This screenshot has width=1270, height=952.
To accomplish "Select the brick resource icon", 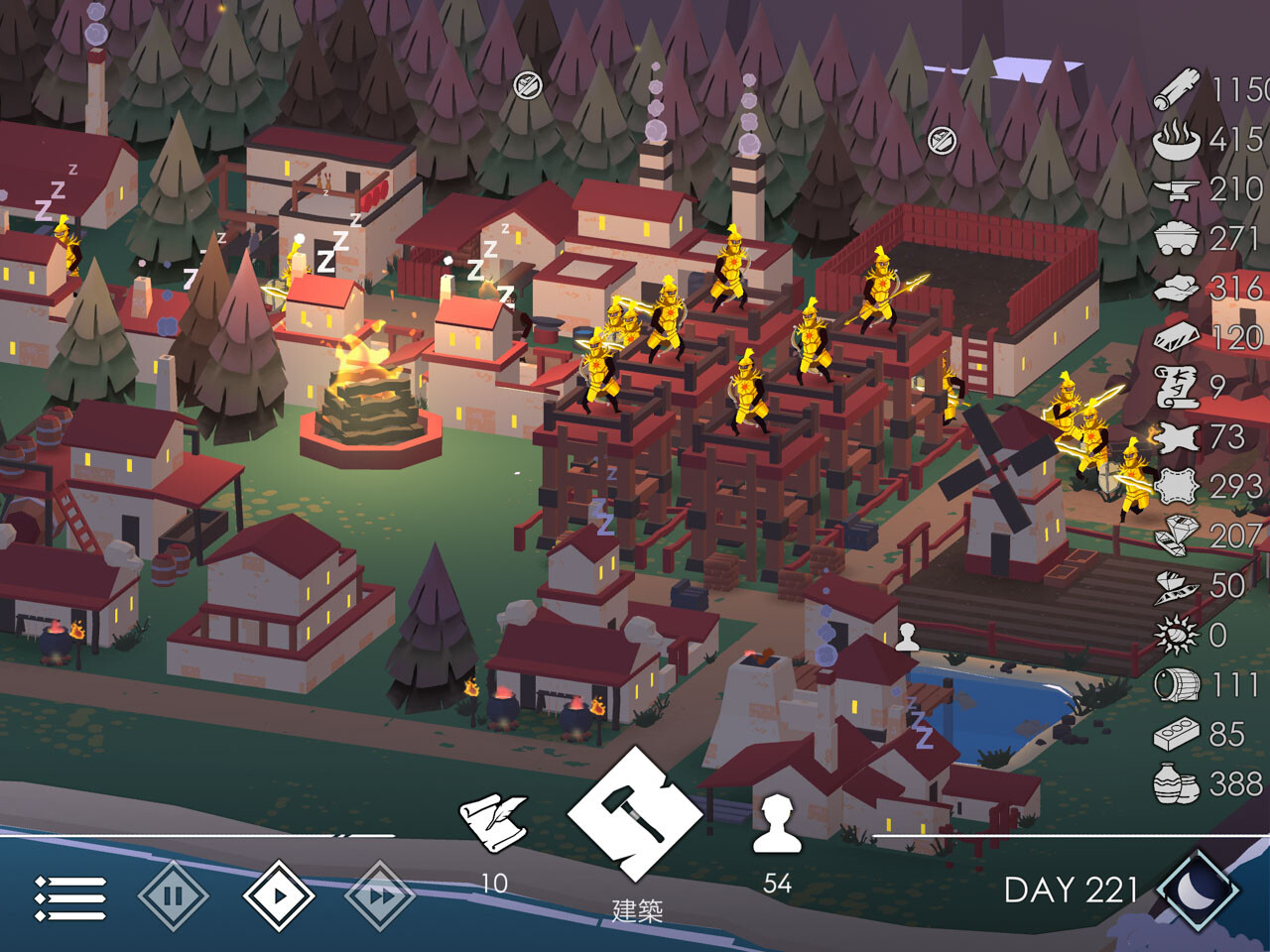I will pyautogui.click(x=1178, y=734).
